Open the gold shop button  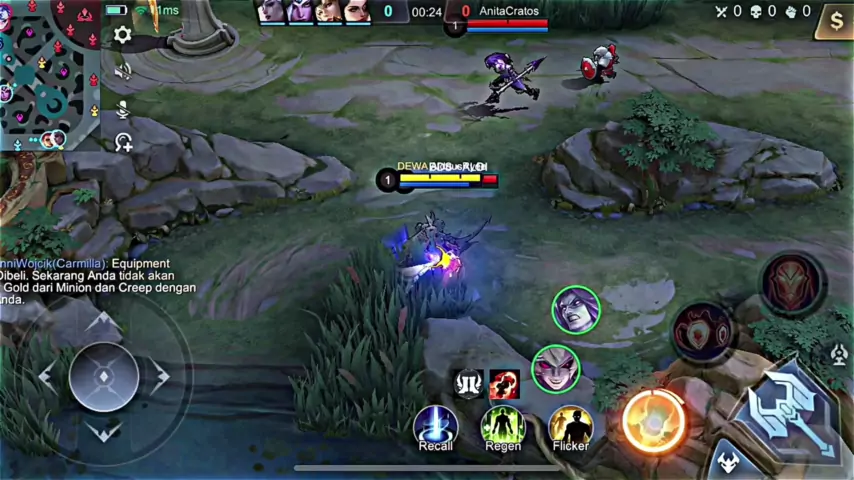[834, 20]
